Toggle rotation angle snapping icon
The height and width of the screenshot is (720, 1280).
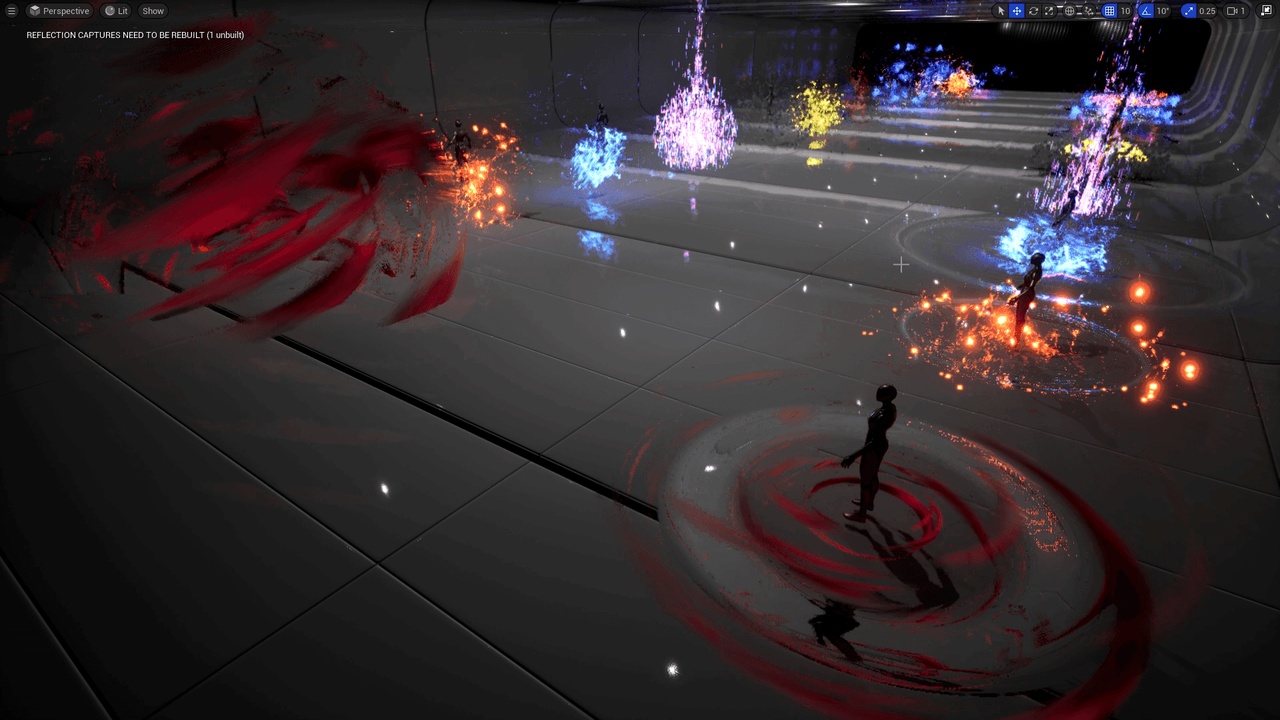point(1146,11)
